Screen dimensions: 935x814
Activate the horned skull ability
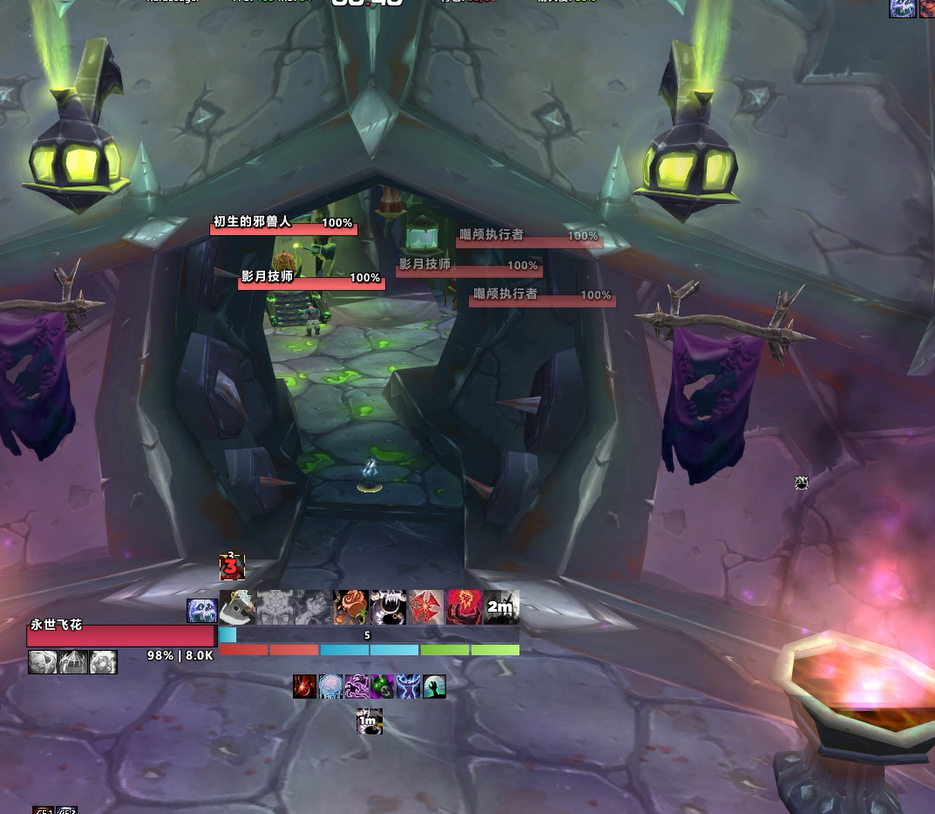(388, 607)
